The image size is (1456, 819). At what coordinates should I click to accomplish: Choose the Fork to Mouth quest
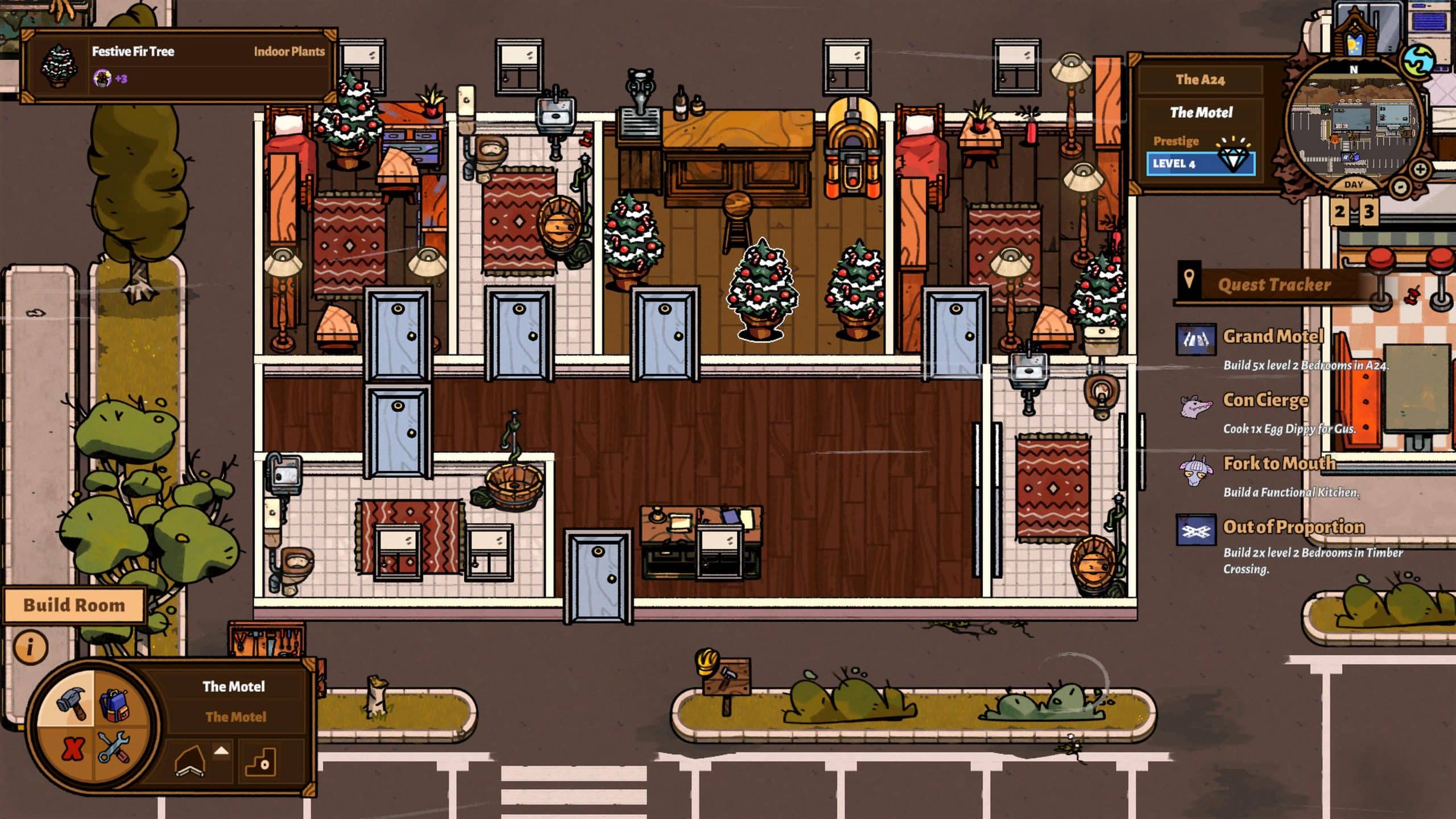pyautogui.click(x=1279, y=464)
